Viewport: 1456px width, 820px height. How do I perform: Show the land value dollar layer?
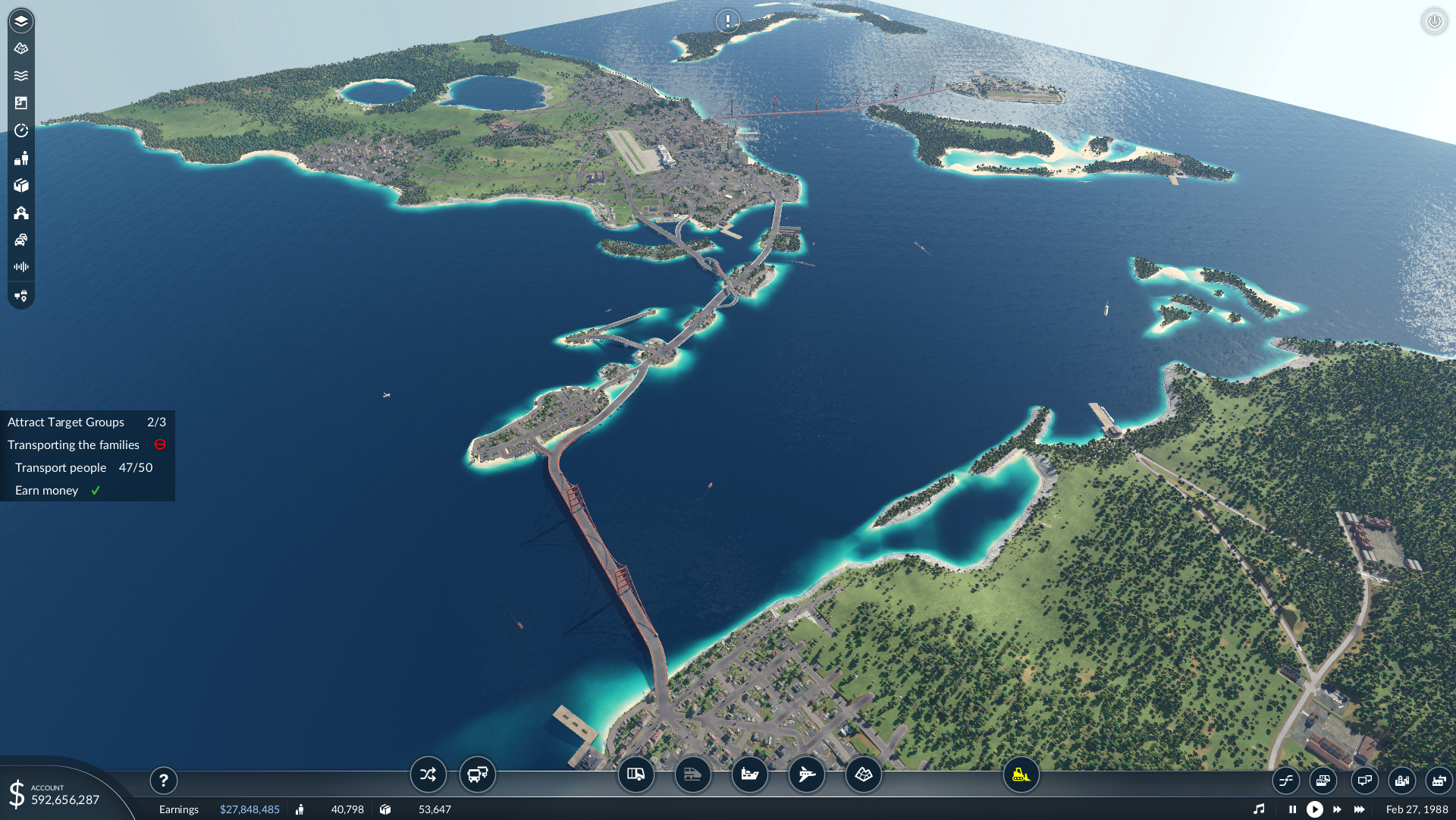pyautogui.click(x=21, y=103)
